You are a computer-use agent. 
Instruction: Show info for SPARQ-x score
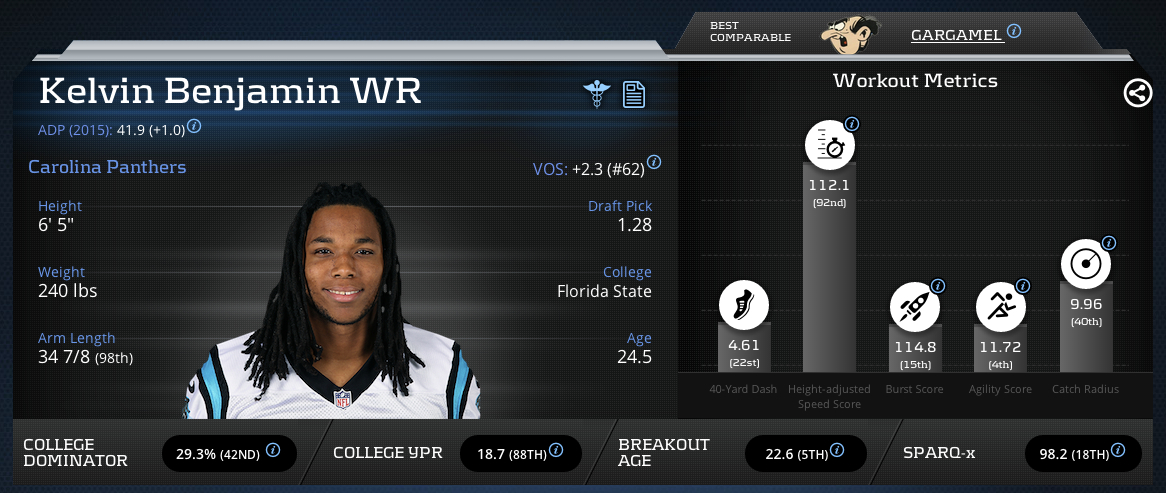coord(1119,451)
